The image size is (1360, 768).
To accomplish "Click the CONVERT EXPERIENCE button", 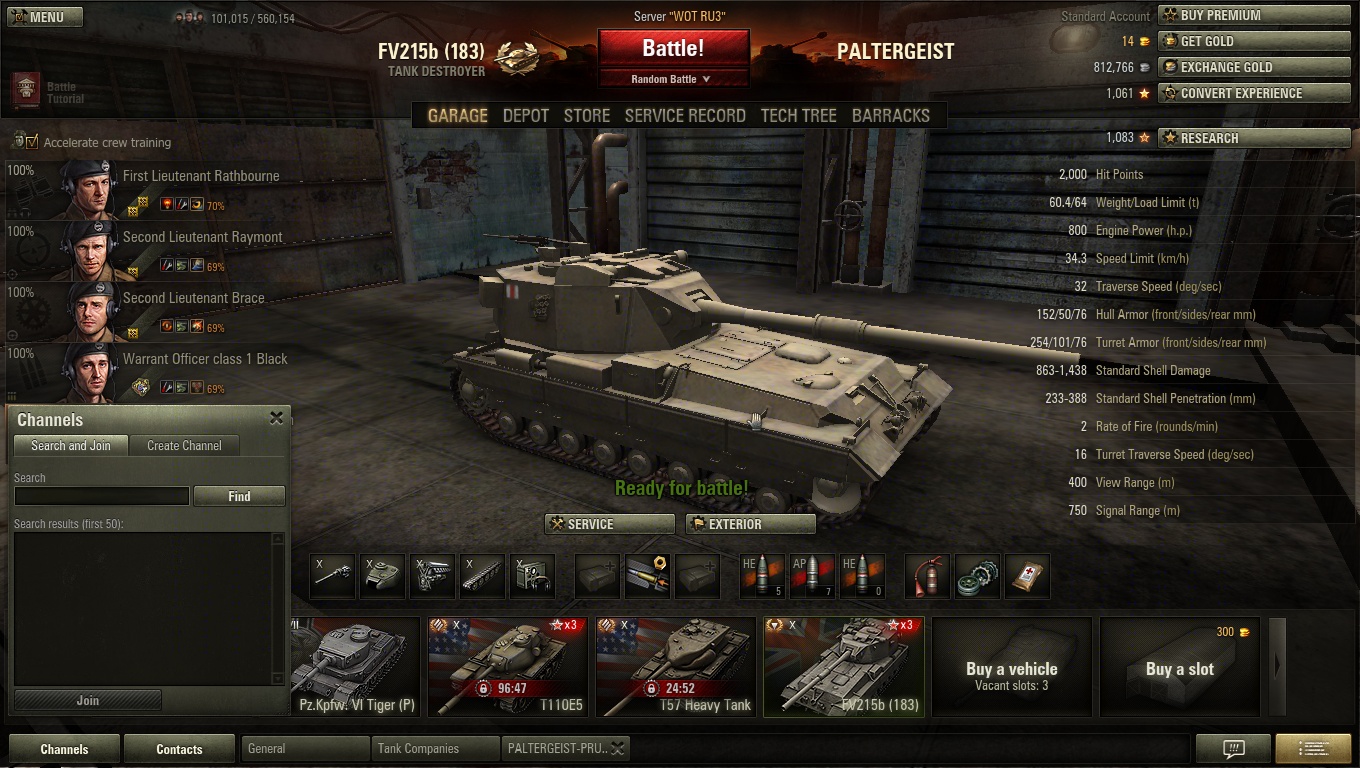I will pos(1253,93).
